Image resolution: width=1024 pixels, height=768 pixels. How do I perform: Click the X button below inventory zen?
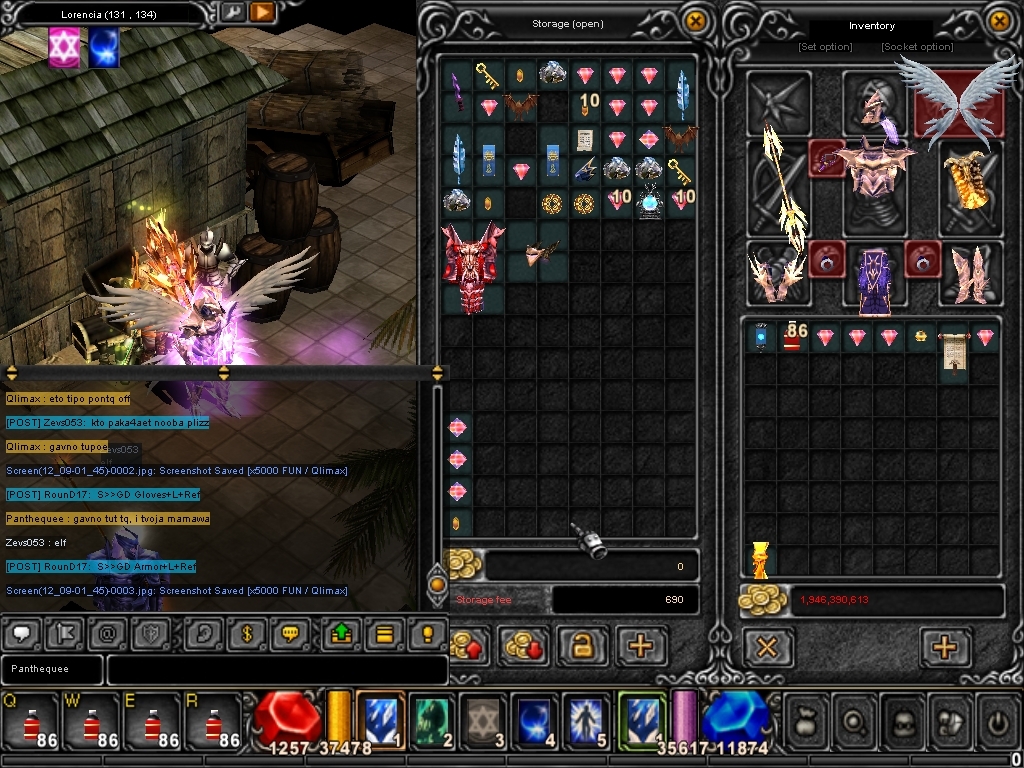767,648
